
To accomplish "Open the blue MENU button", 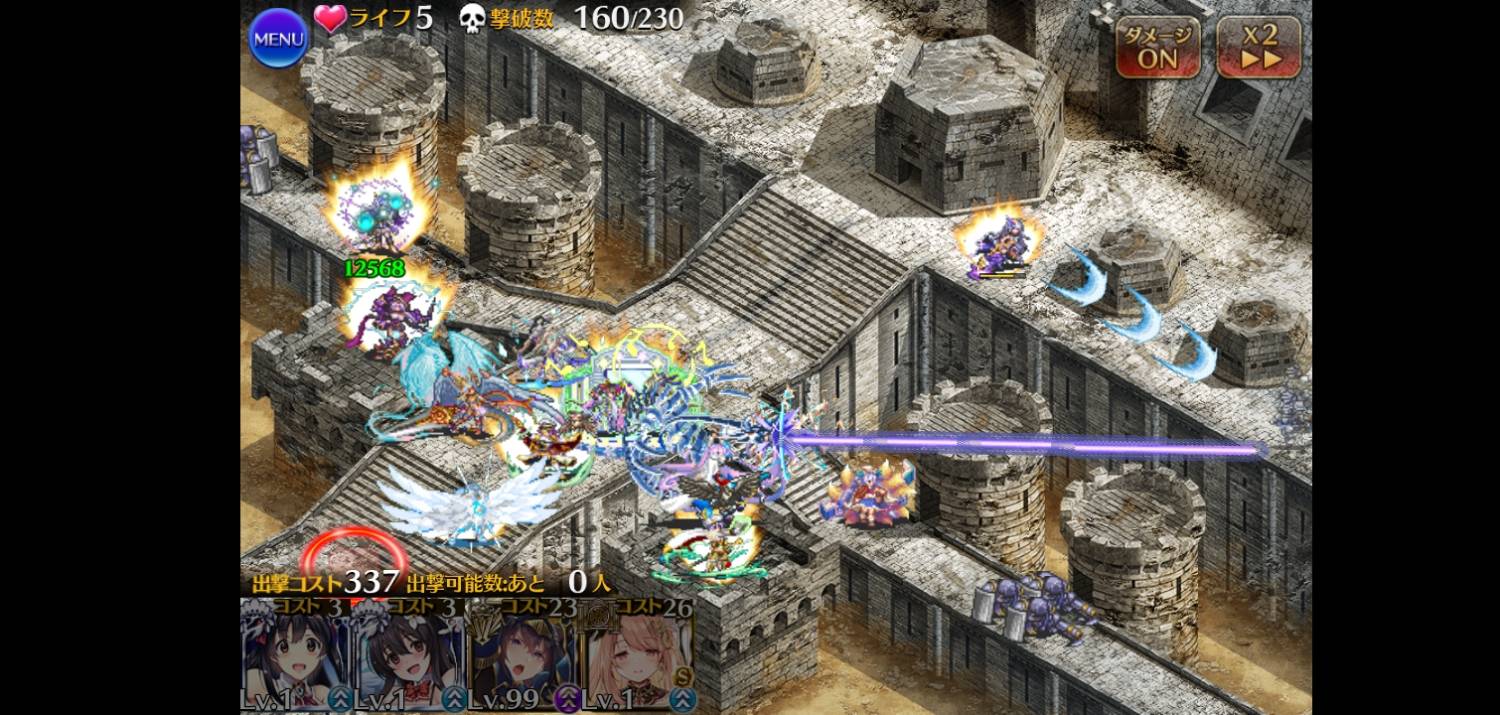I will point(278,39).
